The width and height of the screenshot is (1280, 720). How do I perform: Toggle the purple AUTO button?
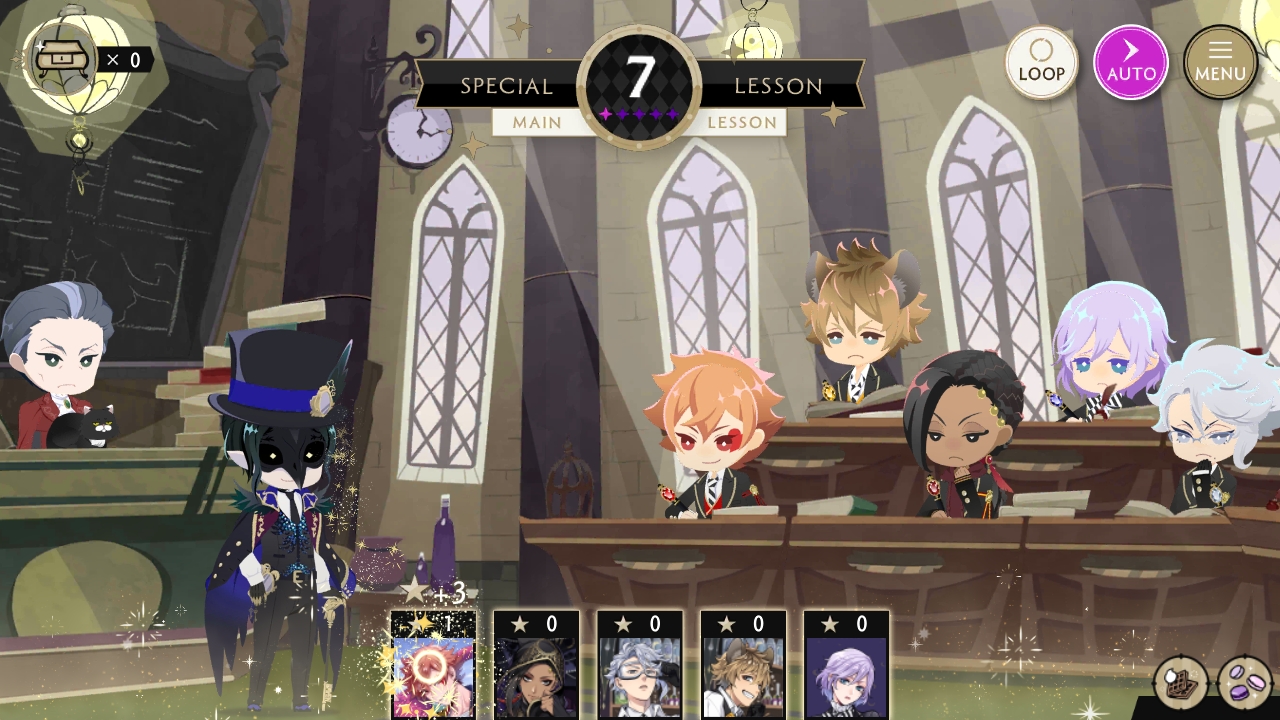click(1131, 62)
